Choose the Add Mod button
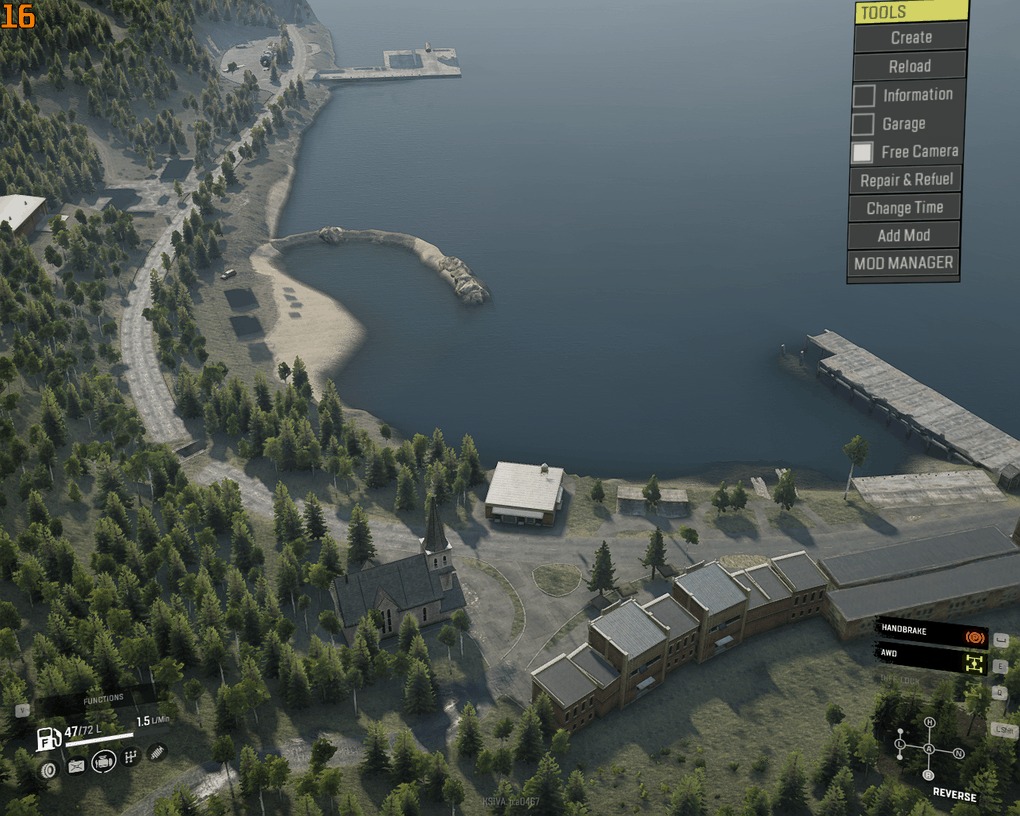 point(903,236)
